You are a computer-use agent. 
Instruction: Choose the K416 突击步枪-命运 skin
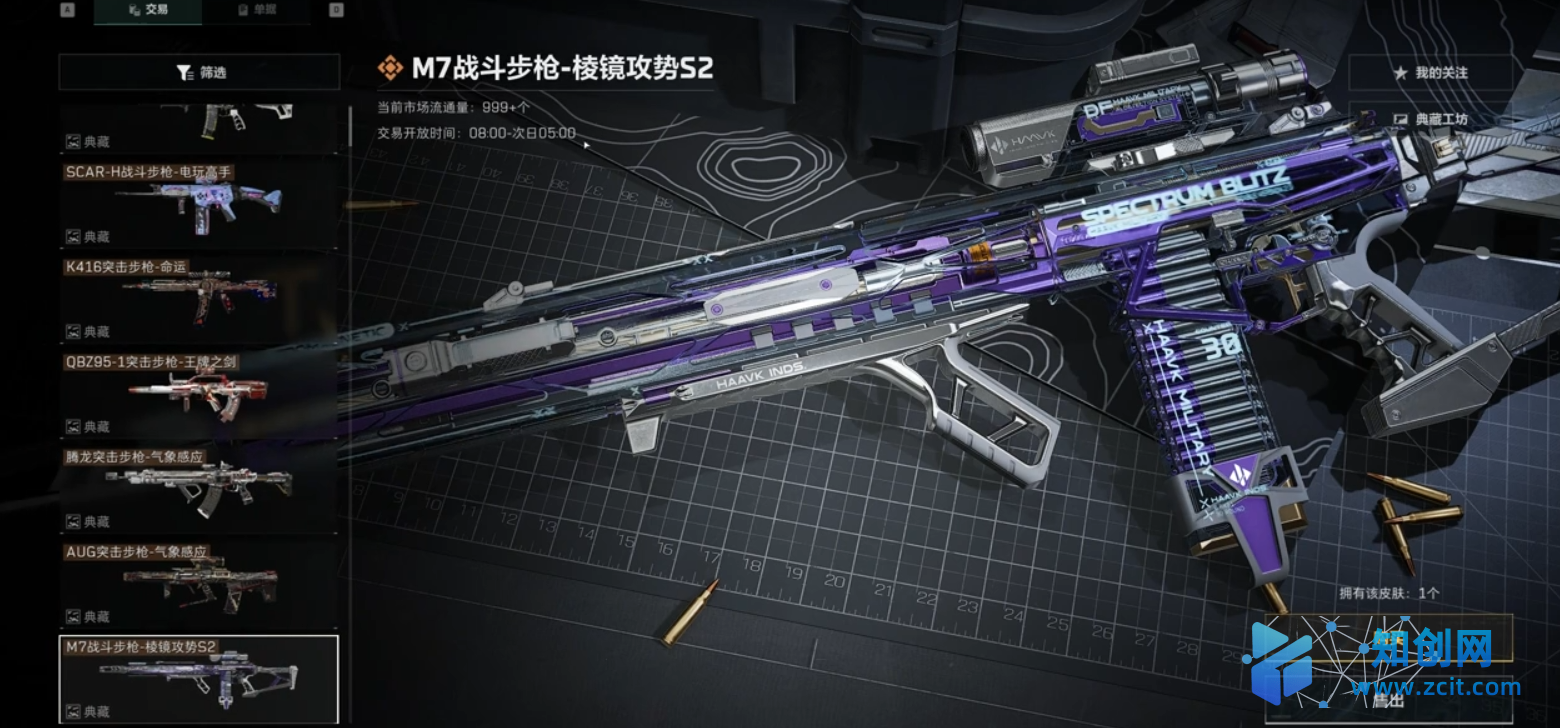[200, 298]
